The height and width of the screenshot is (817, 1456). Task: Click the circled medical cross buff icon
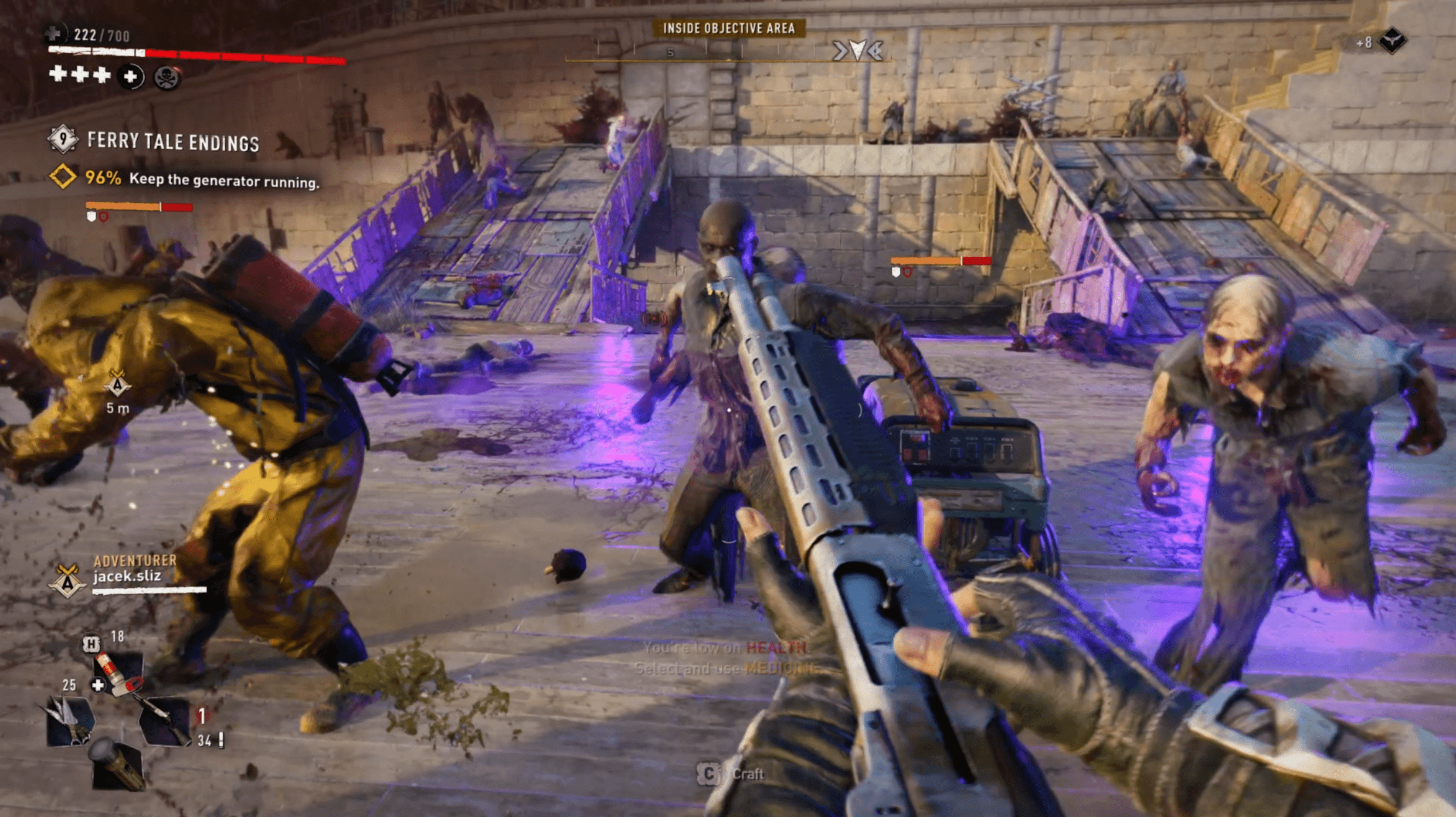[131, 77]
